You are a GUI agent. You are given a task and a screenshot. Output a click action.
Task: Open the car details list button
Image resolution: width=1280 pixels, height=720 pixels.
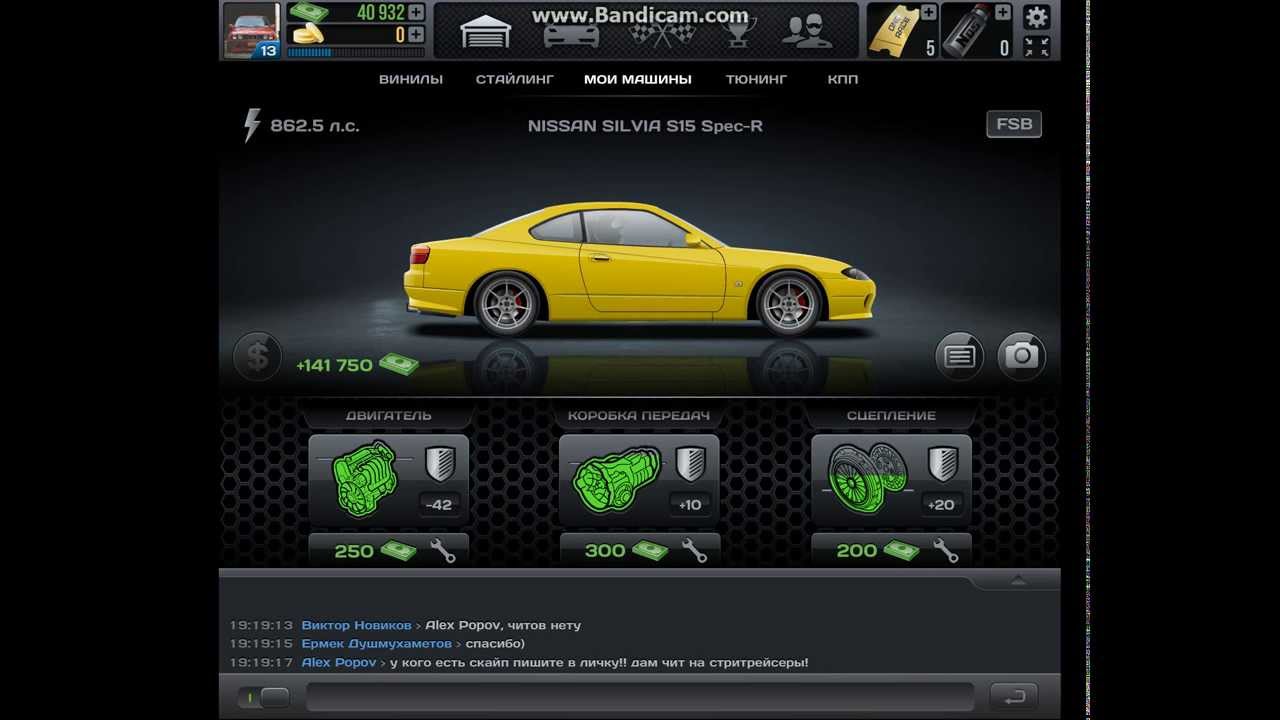(x=959, y=356)
